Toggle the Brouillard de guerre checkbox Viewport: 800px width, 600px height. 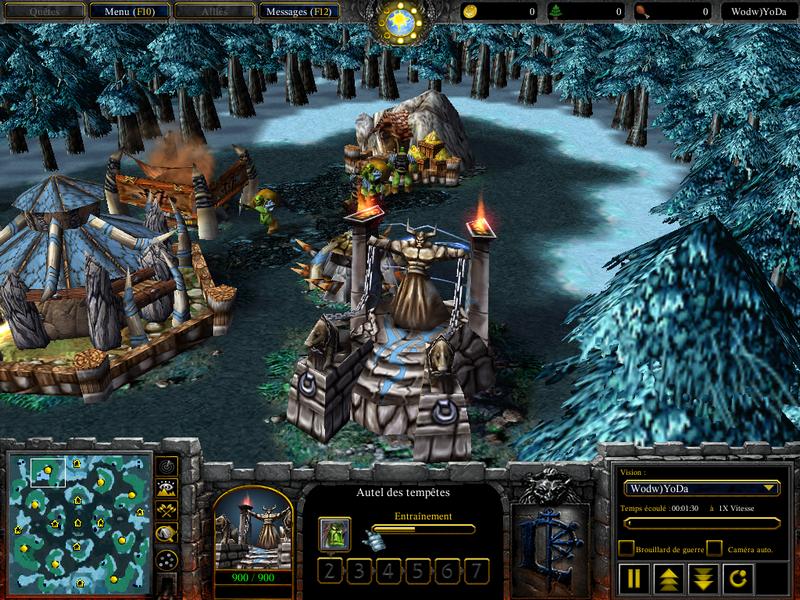point(626,548)
